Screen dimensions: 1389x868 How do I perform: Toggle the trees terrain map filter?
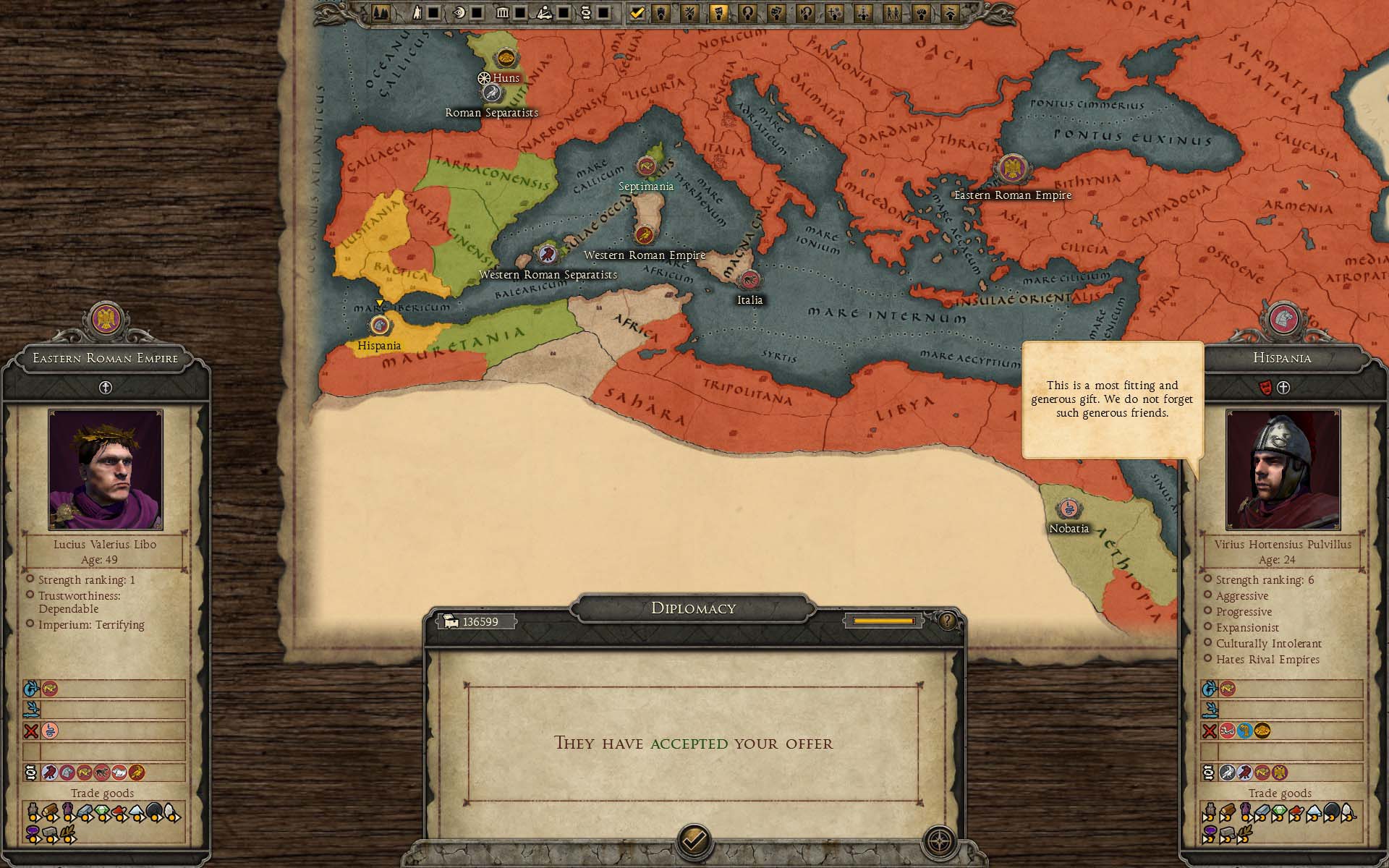coord(381,12)
